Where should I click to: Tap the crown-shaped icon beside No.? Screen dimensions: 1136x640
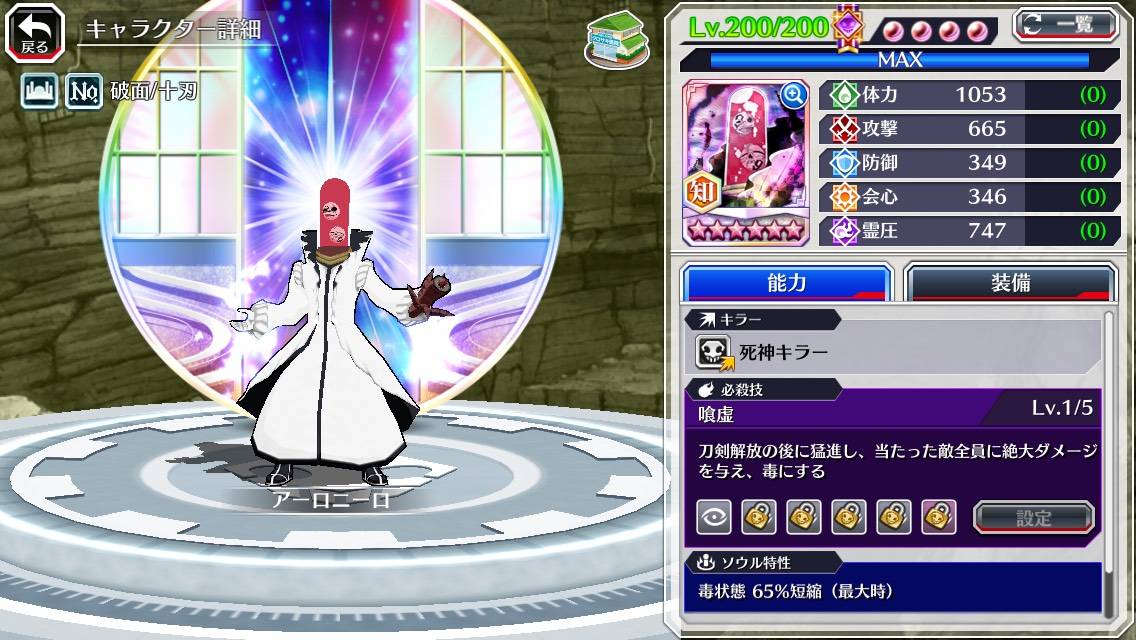pos(39,93)
